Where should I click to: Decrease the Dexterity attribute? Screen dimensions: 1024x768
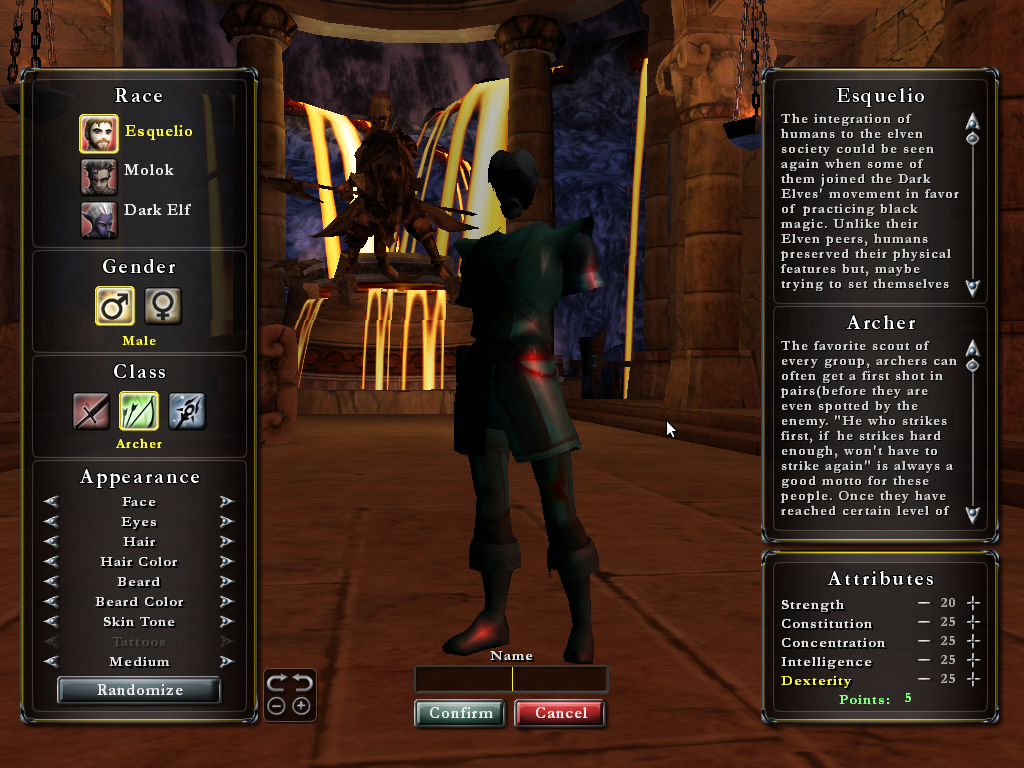pos(924,680)
